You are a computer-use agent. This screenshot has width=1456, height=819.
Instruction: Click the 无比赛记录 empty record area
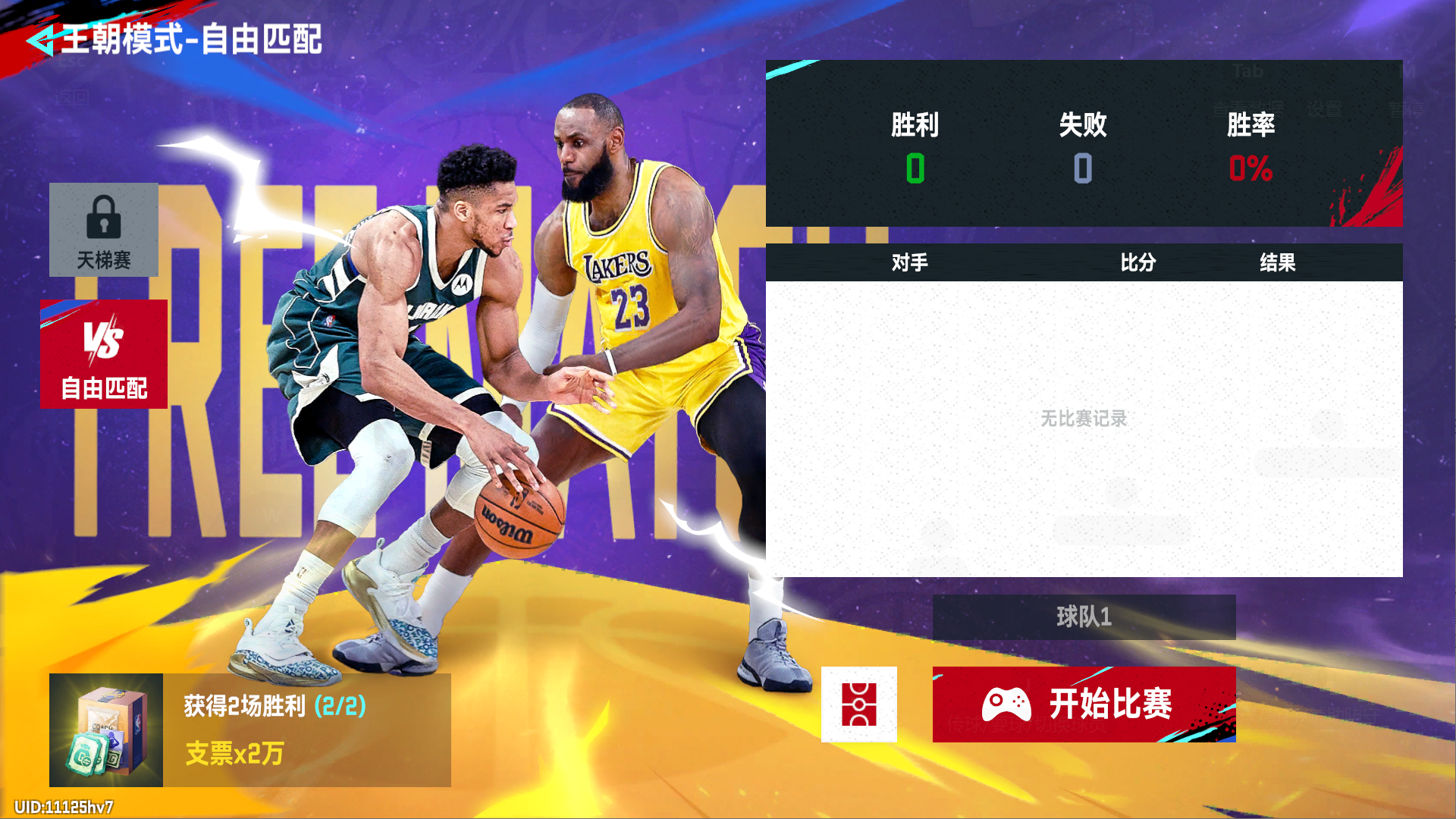coord(1084,416)
